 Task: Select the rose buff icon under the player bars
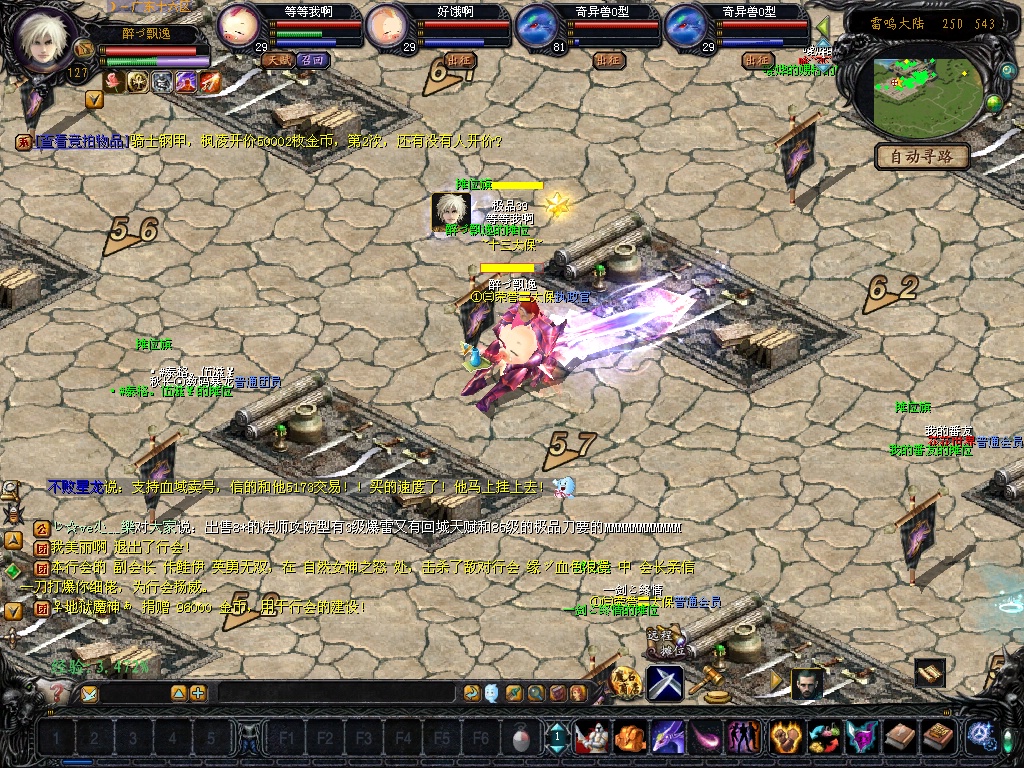point(115,82)
